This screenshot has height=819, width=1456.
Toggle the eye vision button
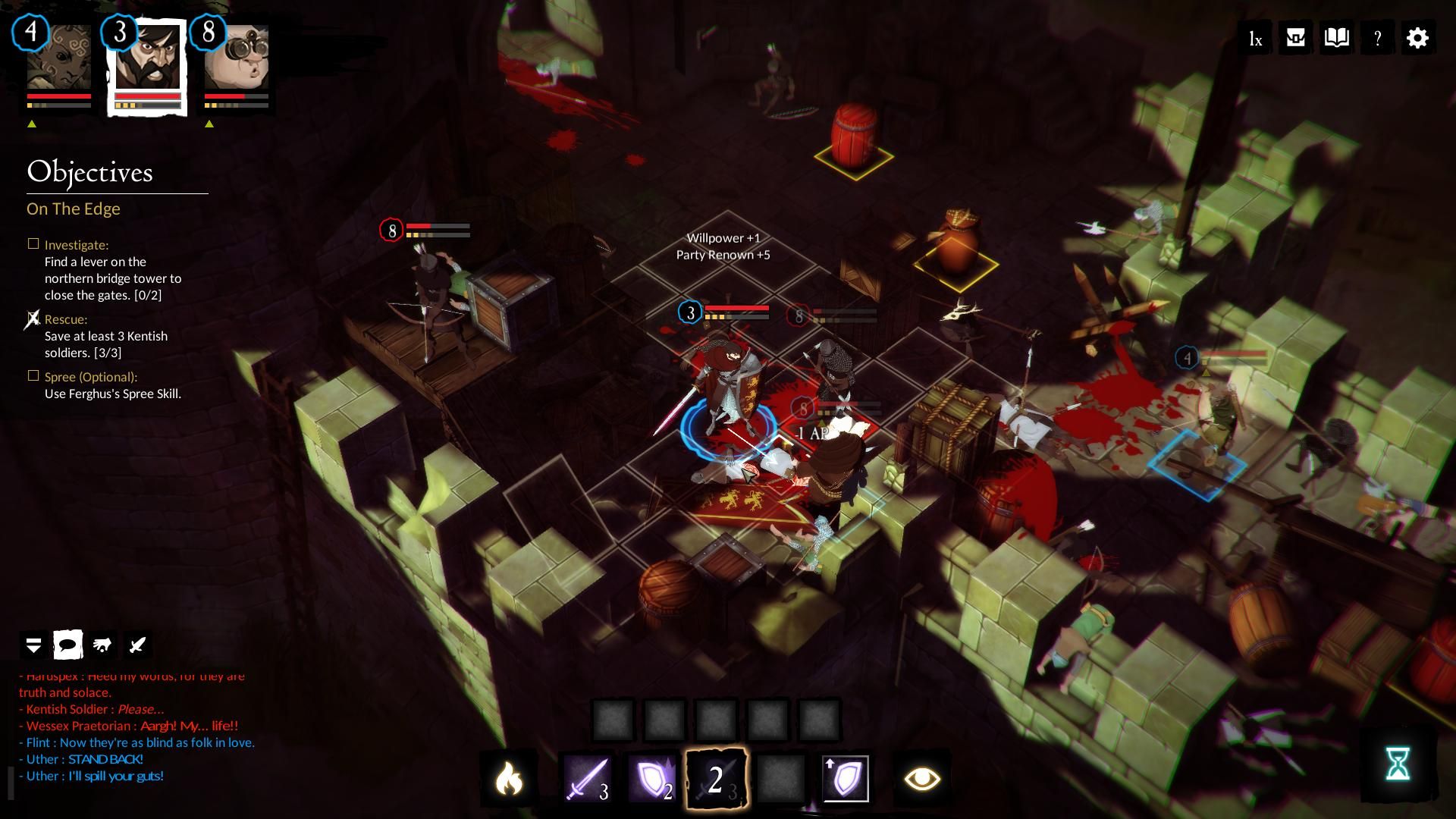point(921,778)
